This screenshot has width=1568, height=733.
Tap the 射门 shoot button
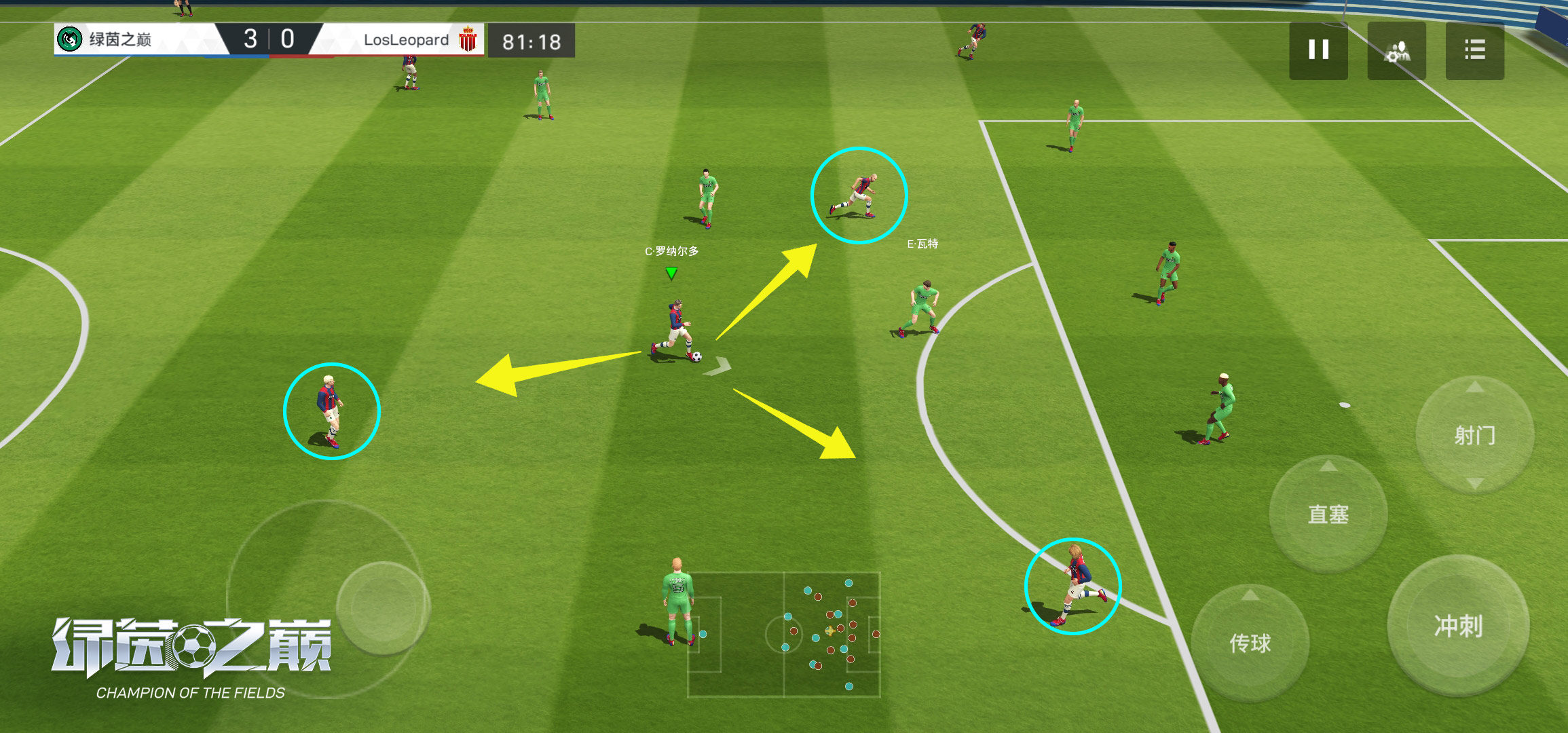point(1474,435)
